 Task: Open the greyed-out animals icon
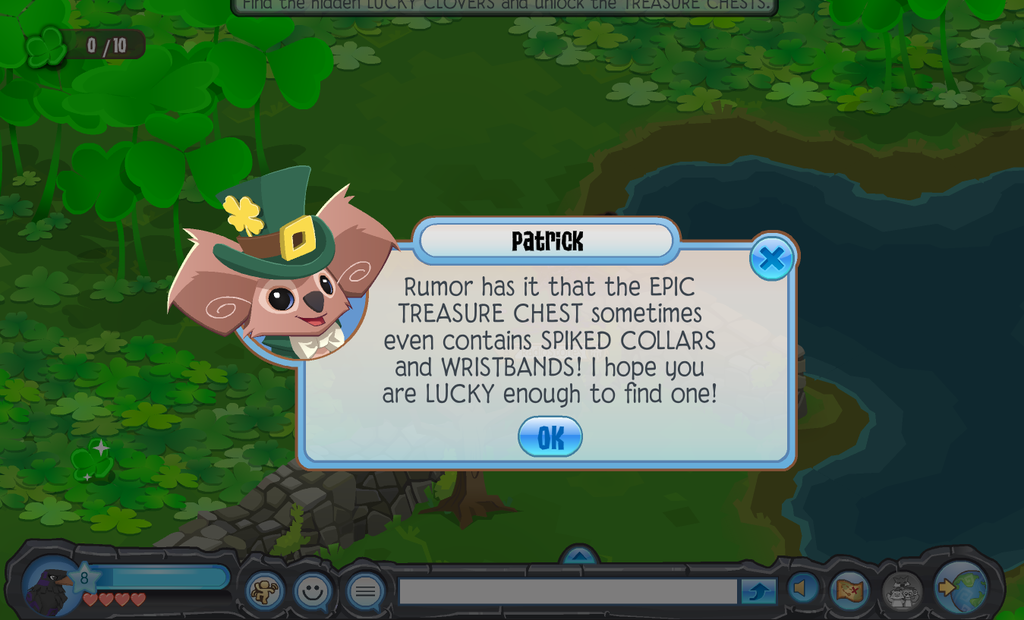(901, 591)
